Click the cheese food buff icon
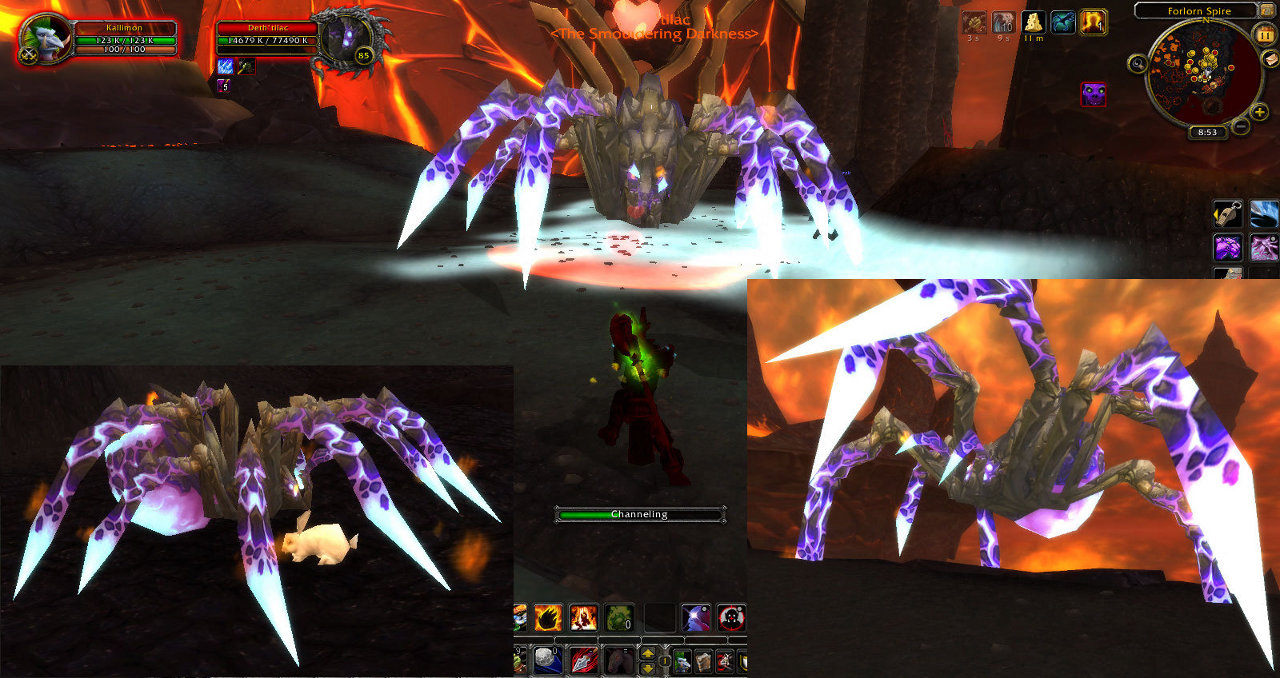The height and width of the screenshot is (678, 1280). tap(1033, 22)
